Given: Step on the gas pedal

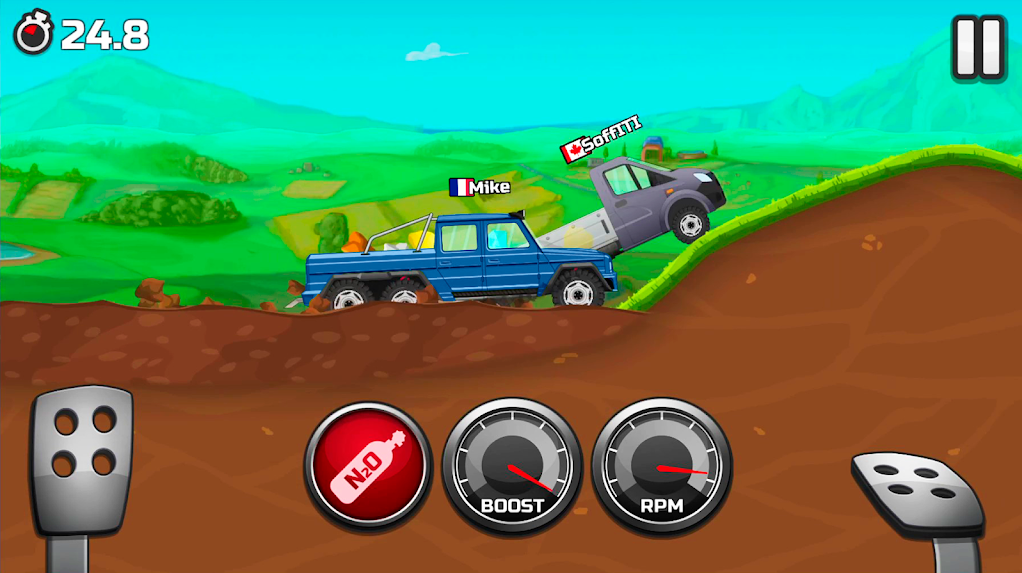Looking at the screenshot, I should point(916,493).
